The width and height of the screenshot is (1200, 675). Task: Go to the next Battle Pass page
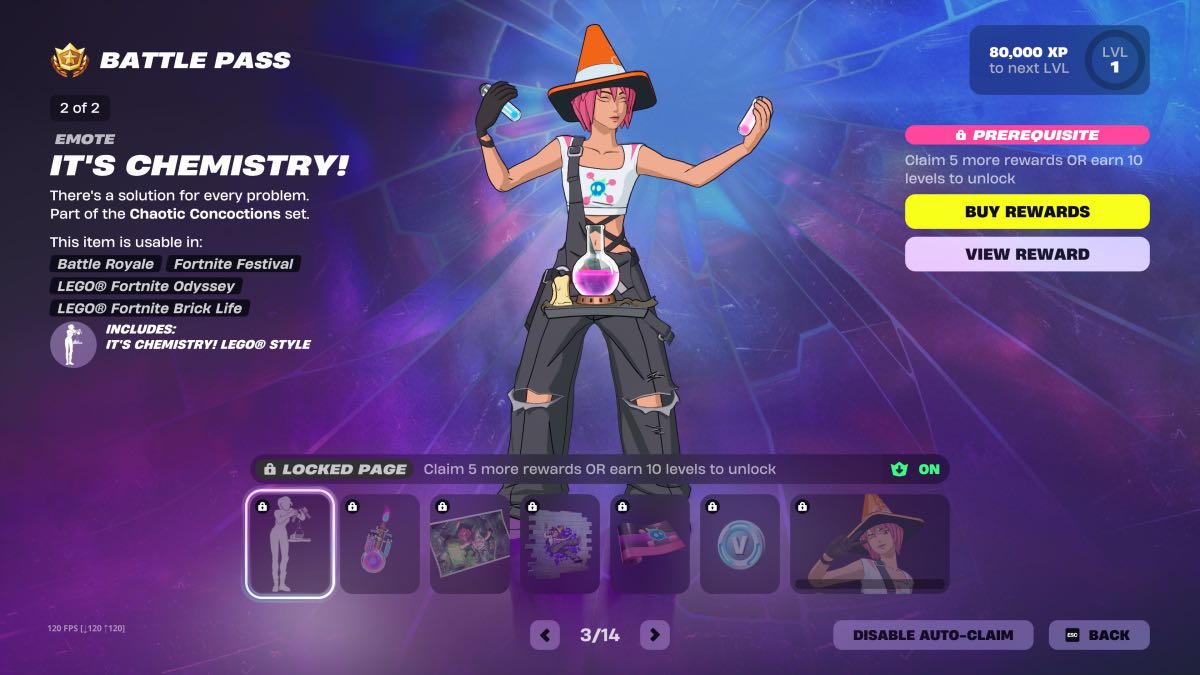654,634
